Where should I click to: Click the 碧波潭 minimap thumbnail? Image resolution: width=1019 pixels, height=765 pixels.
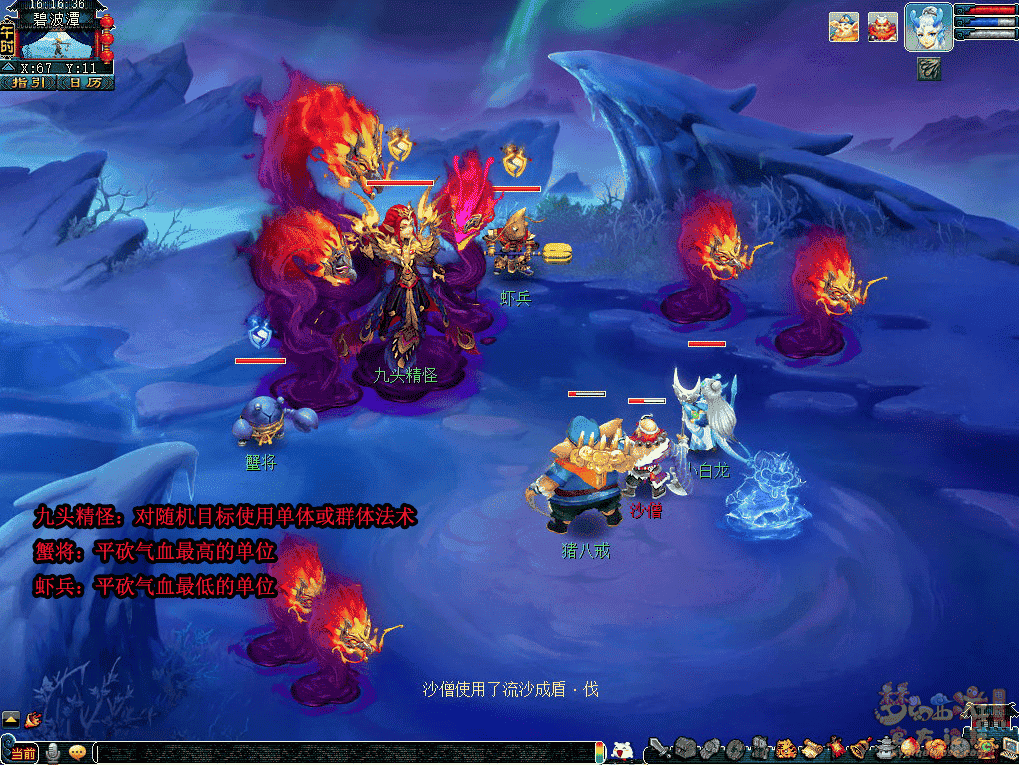[58, 44]
